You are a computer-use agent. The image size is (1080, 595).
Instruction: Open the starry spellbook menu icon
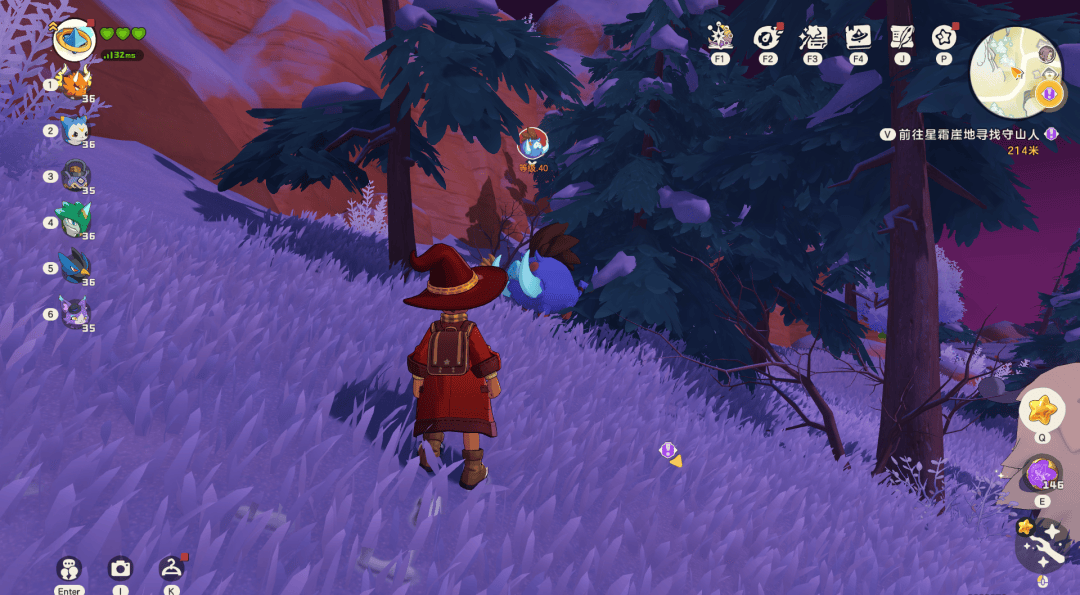[720, 37]
